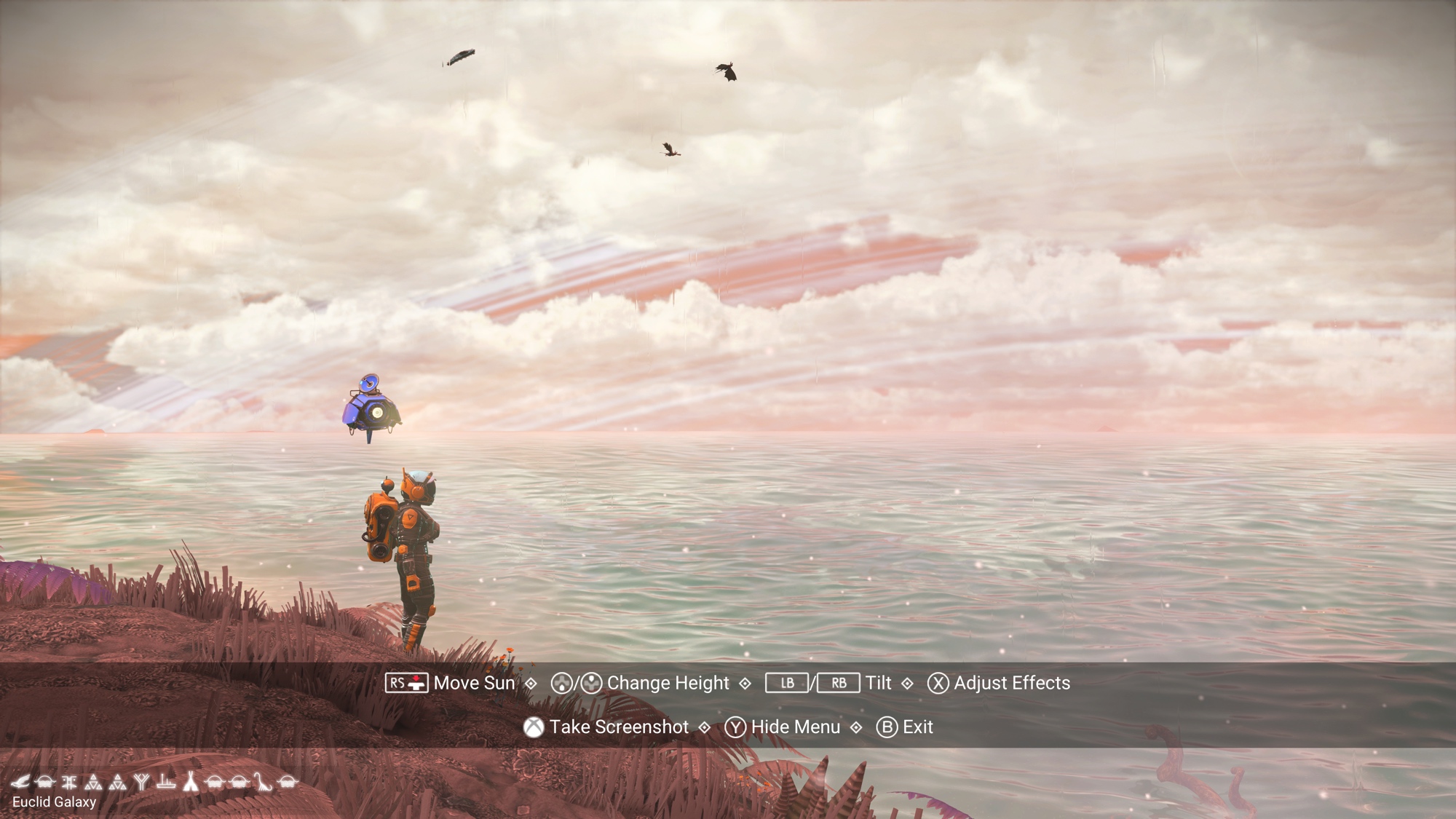Choose the Take Screenshot option

click(618, 727)
